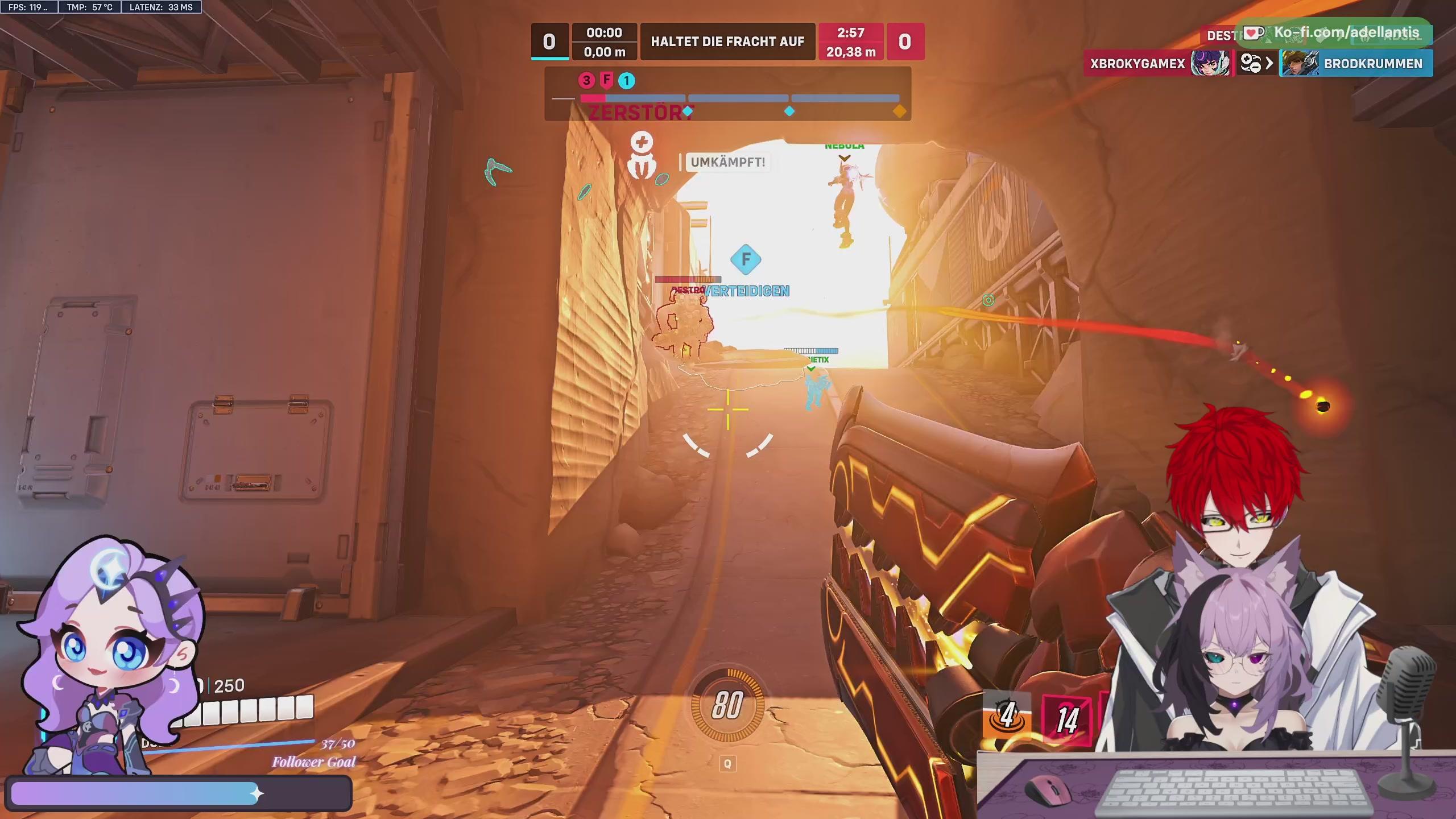Select the blue F VERTEIDIGEN objective marker
This screenshot has height=819, width=1456.
(746, 260)
